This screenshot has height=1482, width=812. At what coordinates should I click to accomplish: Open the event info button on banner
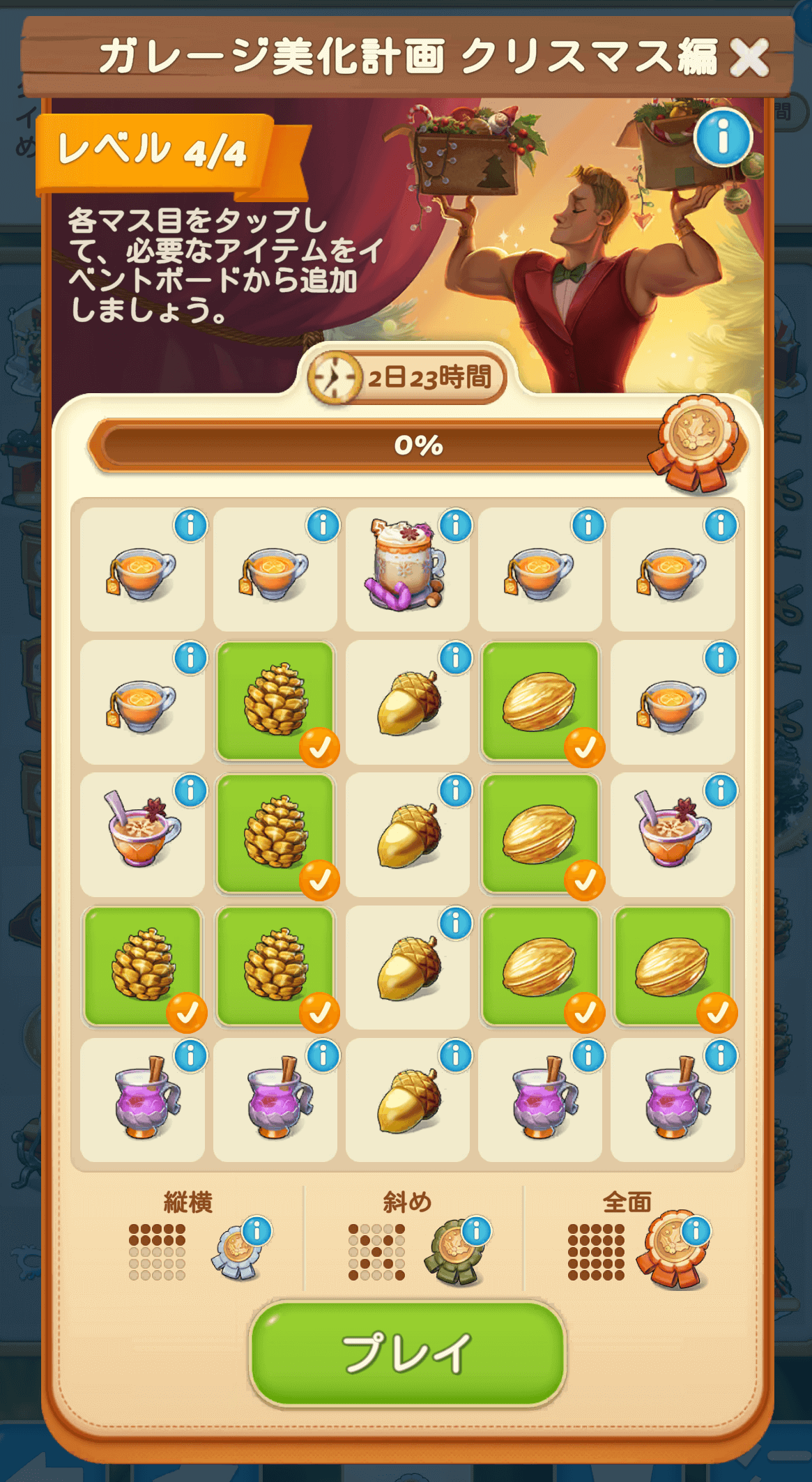point(723,137)
